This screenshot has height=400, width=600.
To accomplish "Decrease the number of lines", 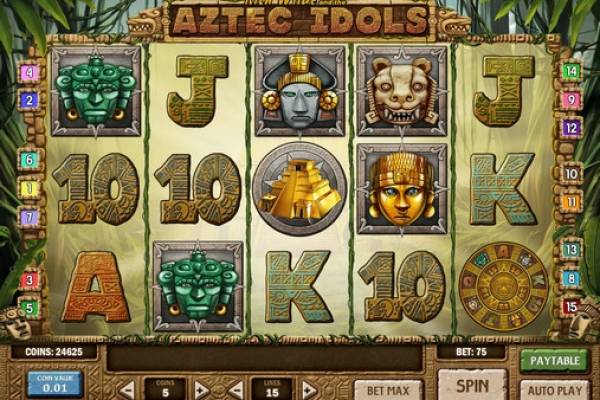I will click(236, 389).
